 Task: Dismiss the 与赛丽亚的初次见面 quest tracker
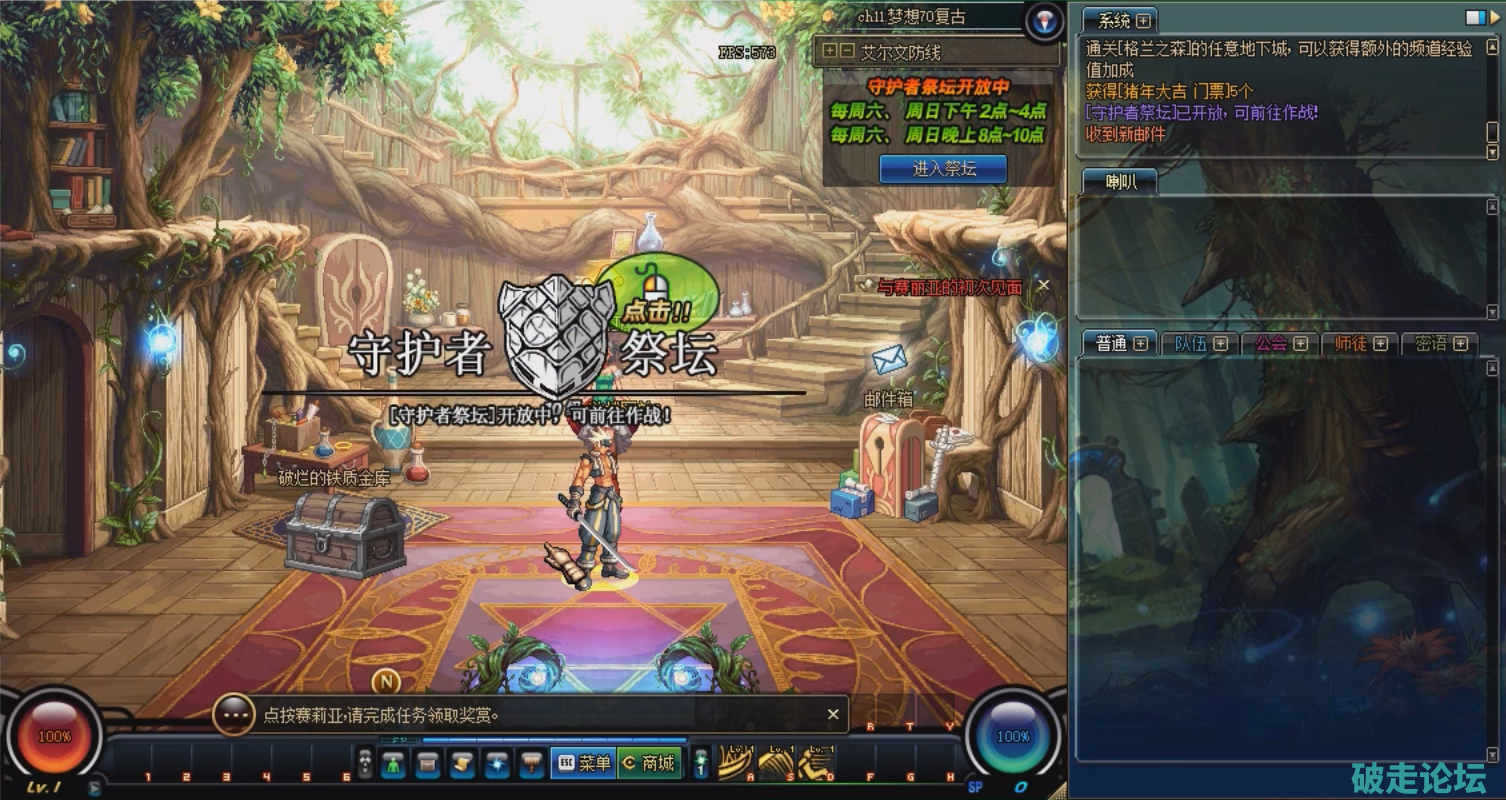(1043, 286)
